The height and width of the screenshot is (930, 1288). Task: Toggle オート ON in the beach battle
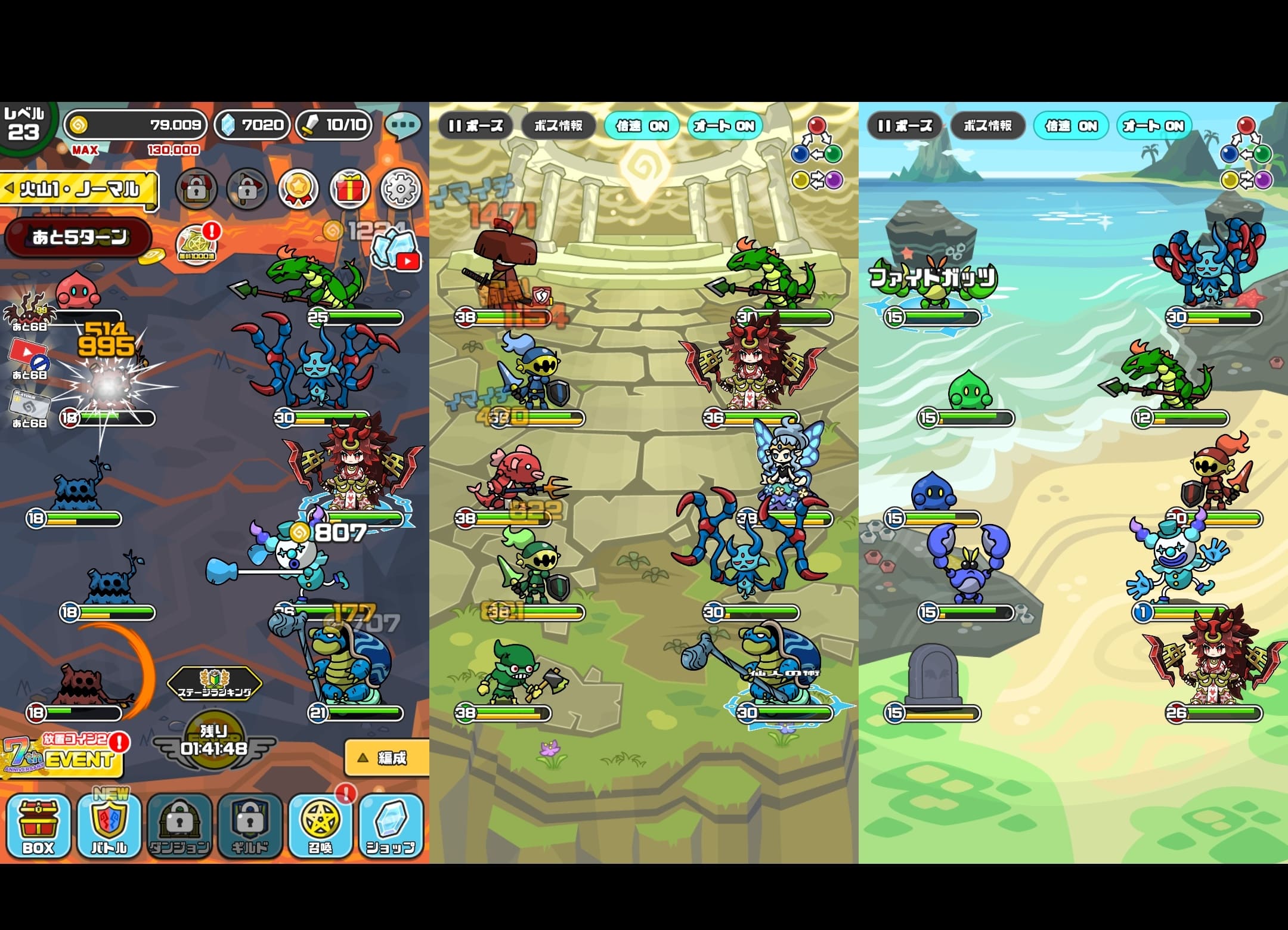coord(1154,126)
